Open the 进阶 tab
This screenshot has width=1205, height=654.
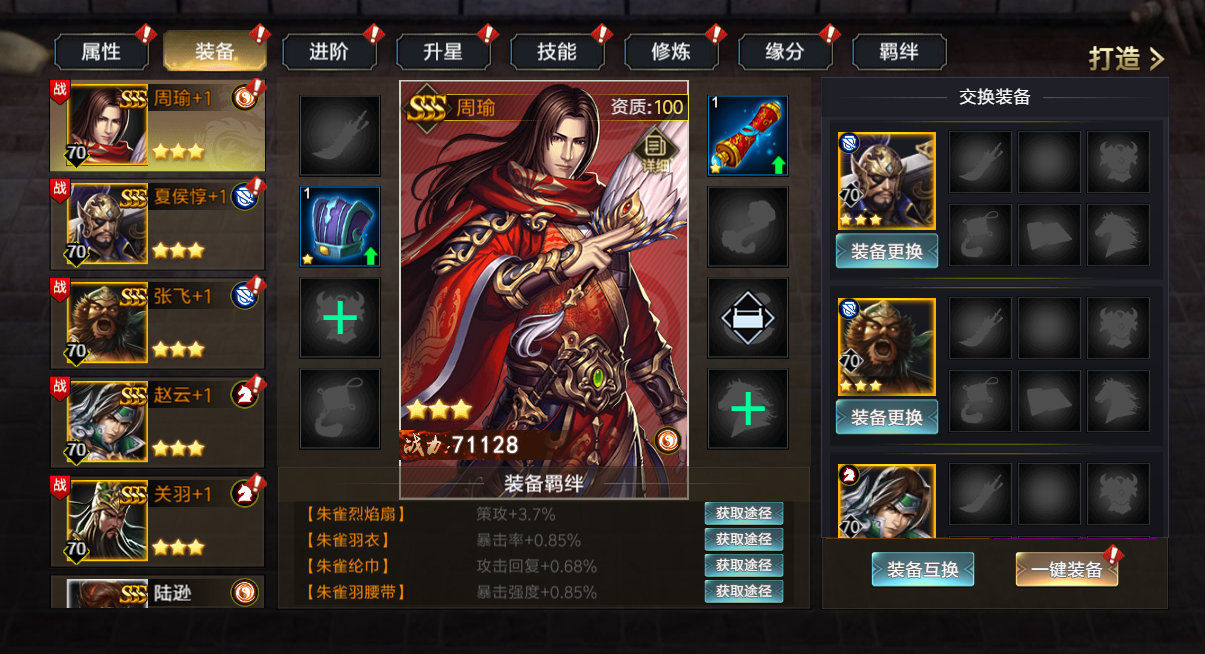click(329, 52)
